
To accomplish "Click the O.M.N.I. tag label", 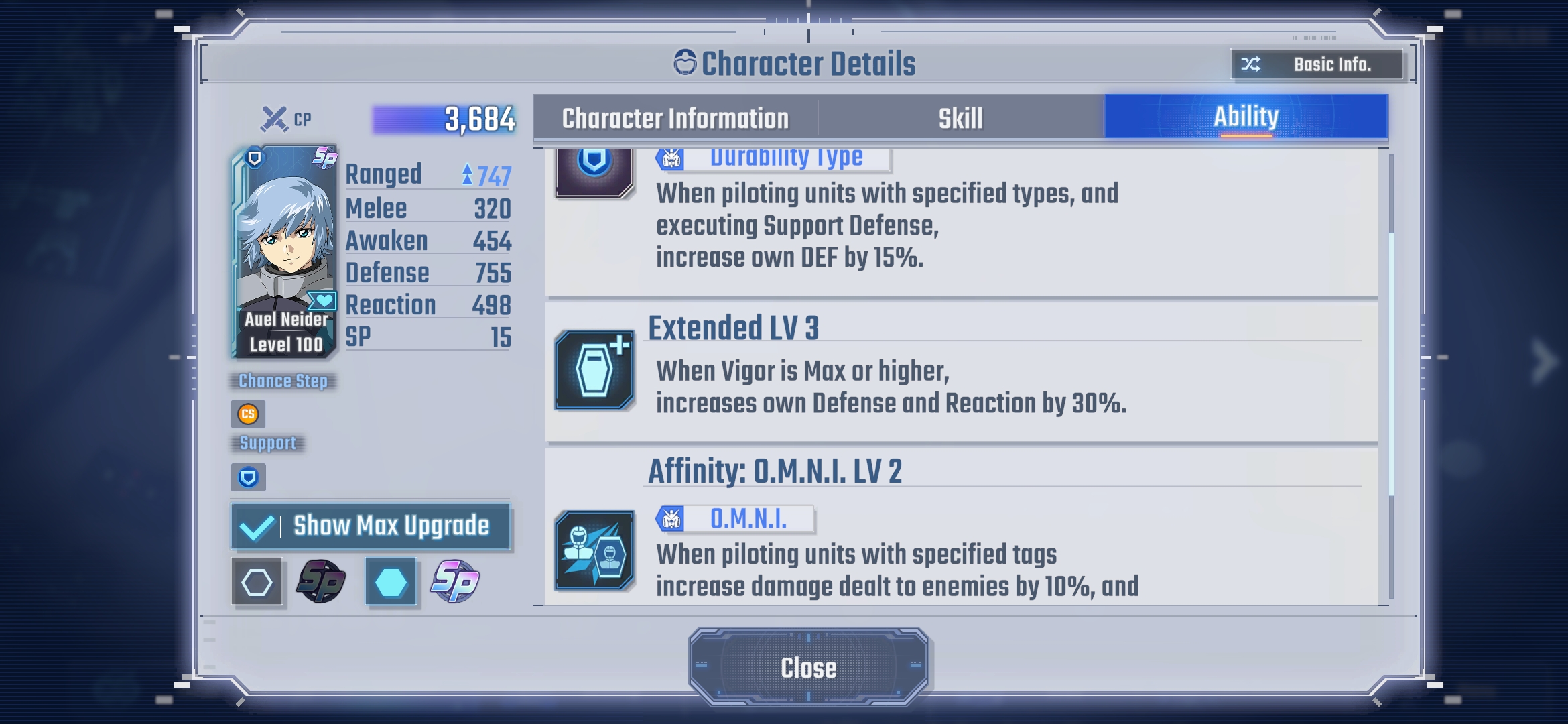I will 735,519.
